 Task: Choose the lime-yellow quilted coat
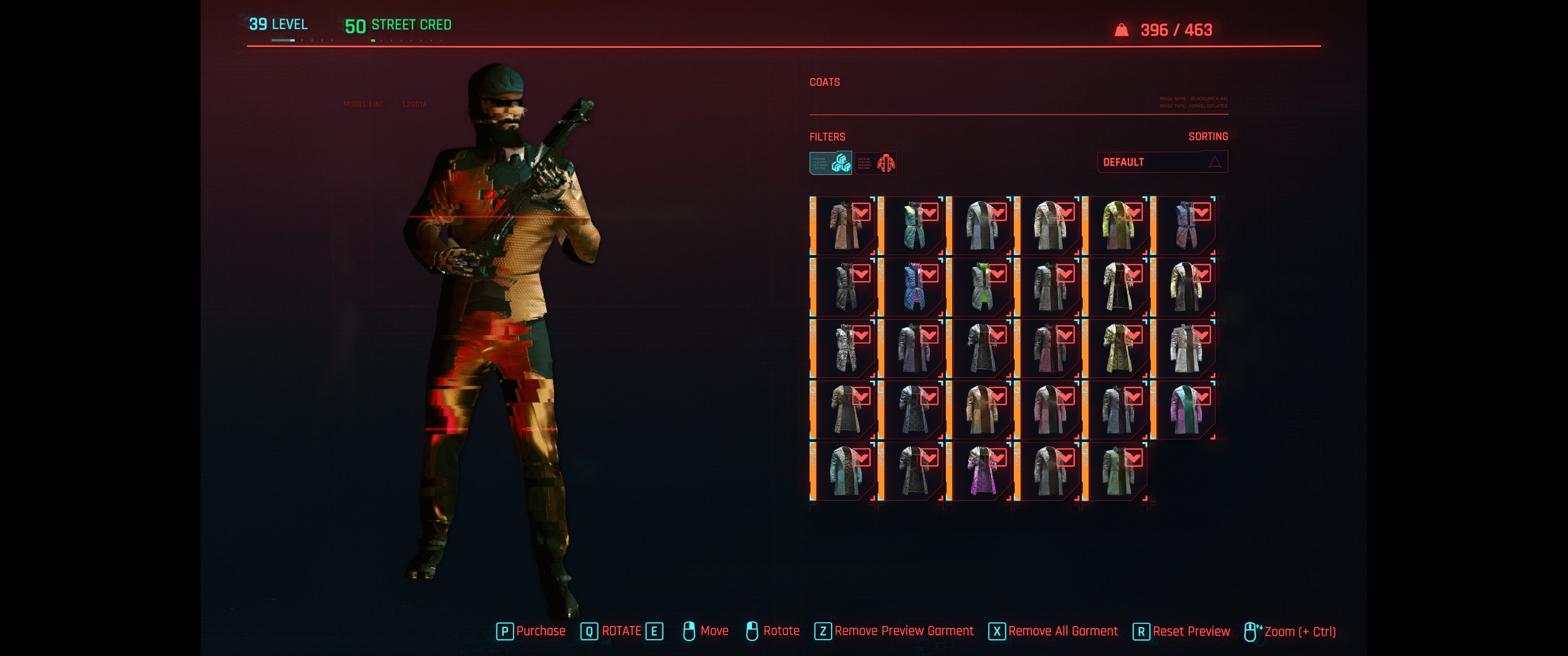coord(1118,226)
